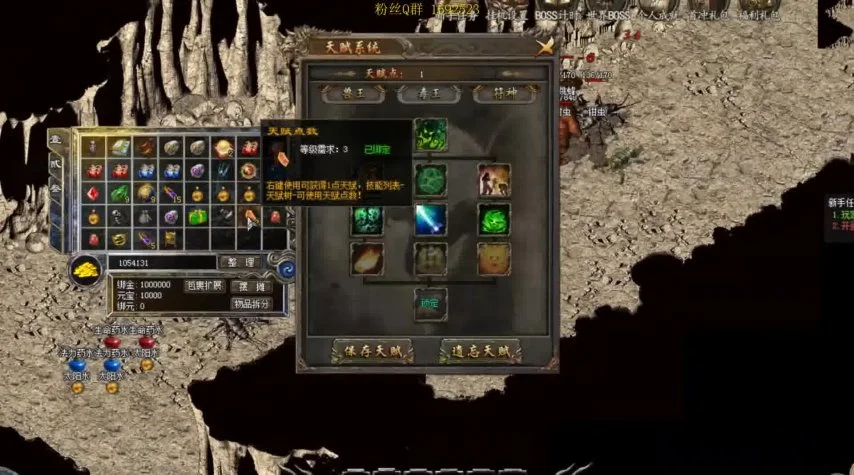Select the green gift box item
Screen dimensions: 854x475
pyautogui.click(x=197, y=217)
